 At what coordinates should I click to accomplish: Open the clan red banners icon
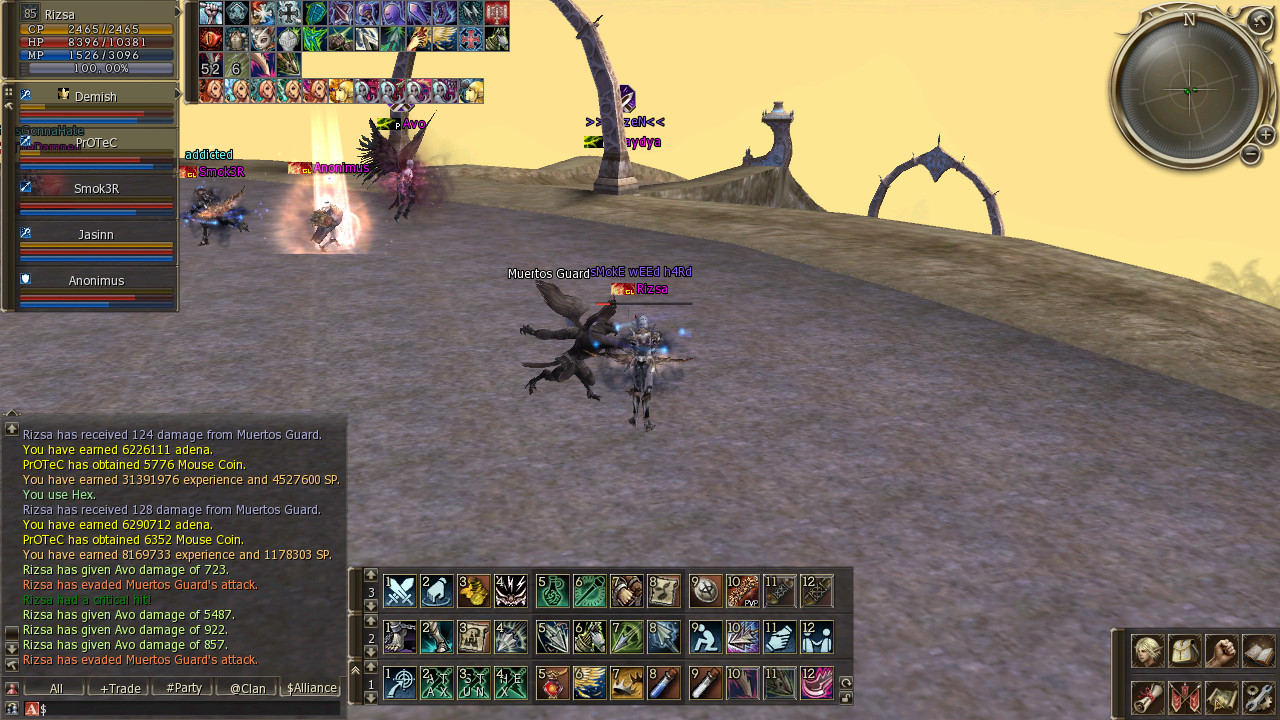click(1185, 697)
